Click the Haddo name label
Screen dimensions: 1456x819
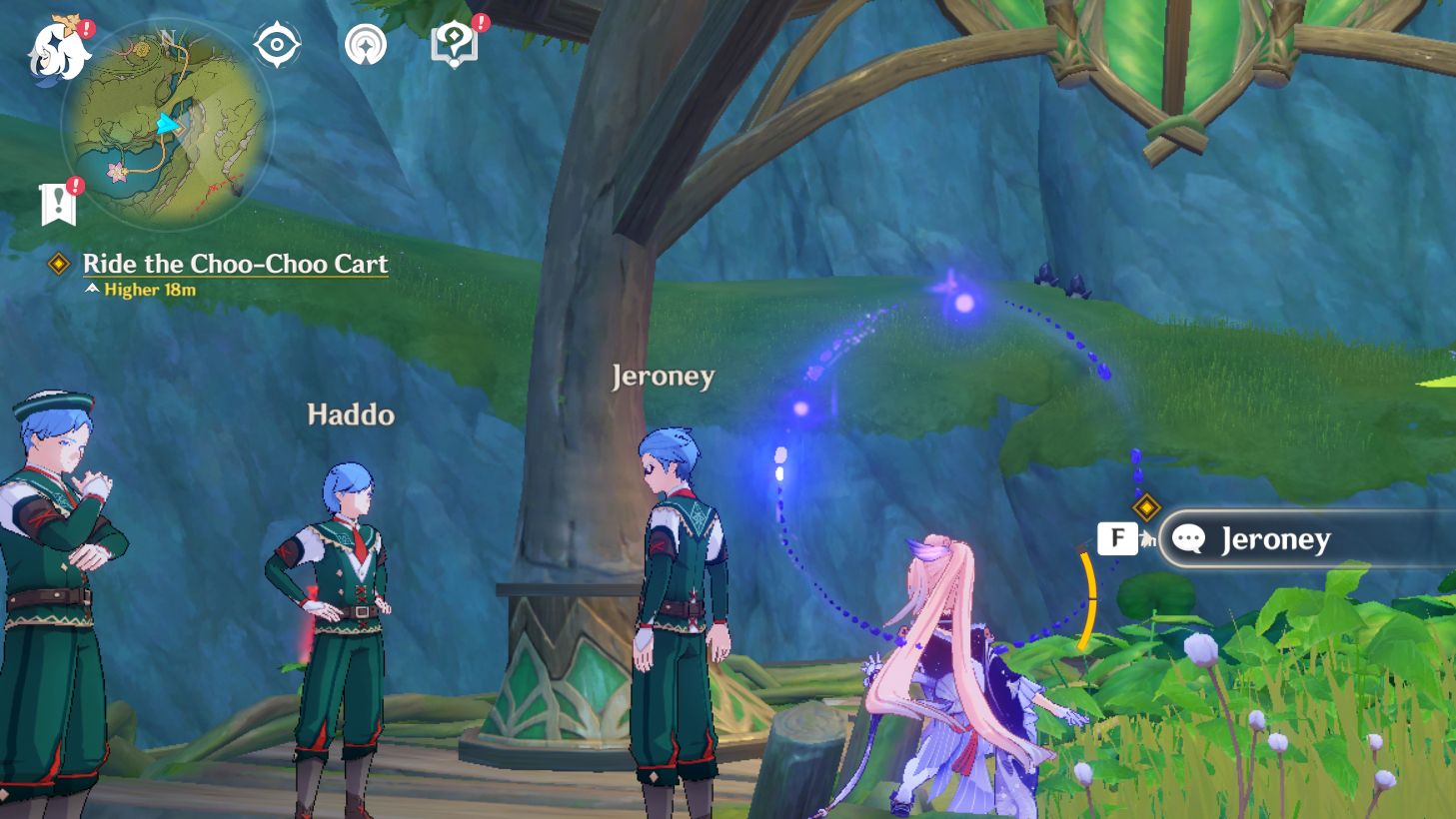[352, 414]
